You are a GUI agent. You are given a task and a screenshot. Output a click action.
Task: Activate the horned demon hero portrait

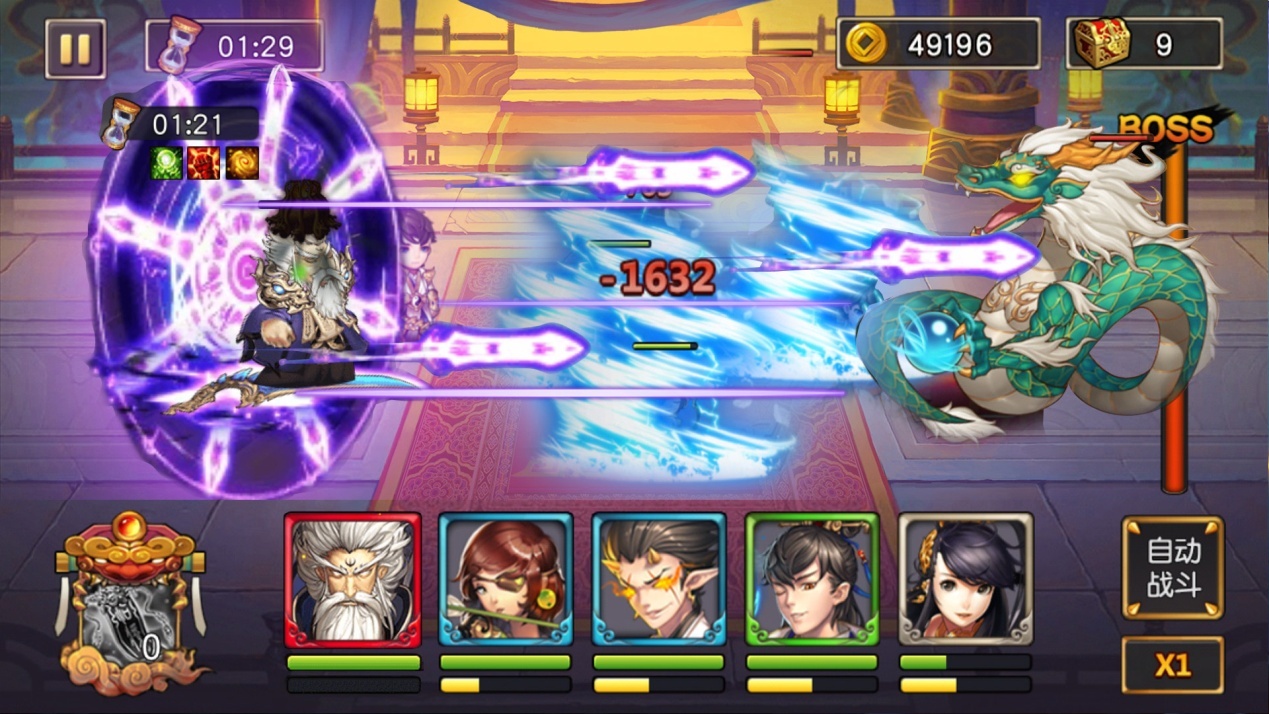pos(659,580)
